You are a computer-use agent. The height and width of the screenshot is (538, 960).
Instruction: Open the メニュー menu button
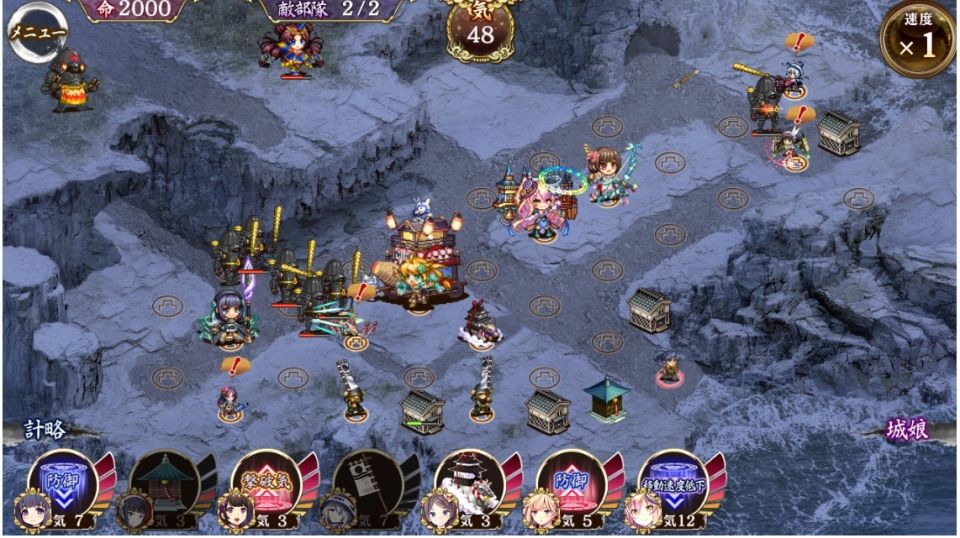pos(36,32)
